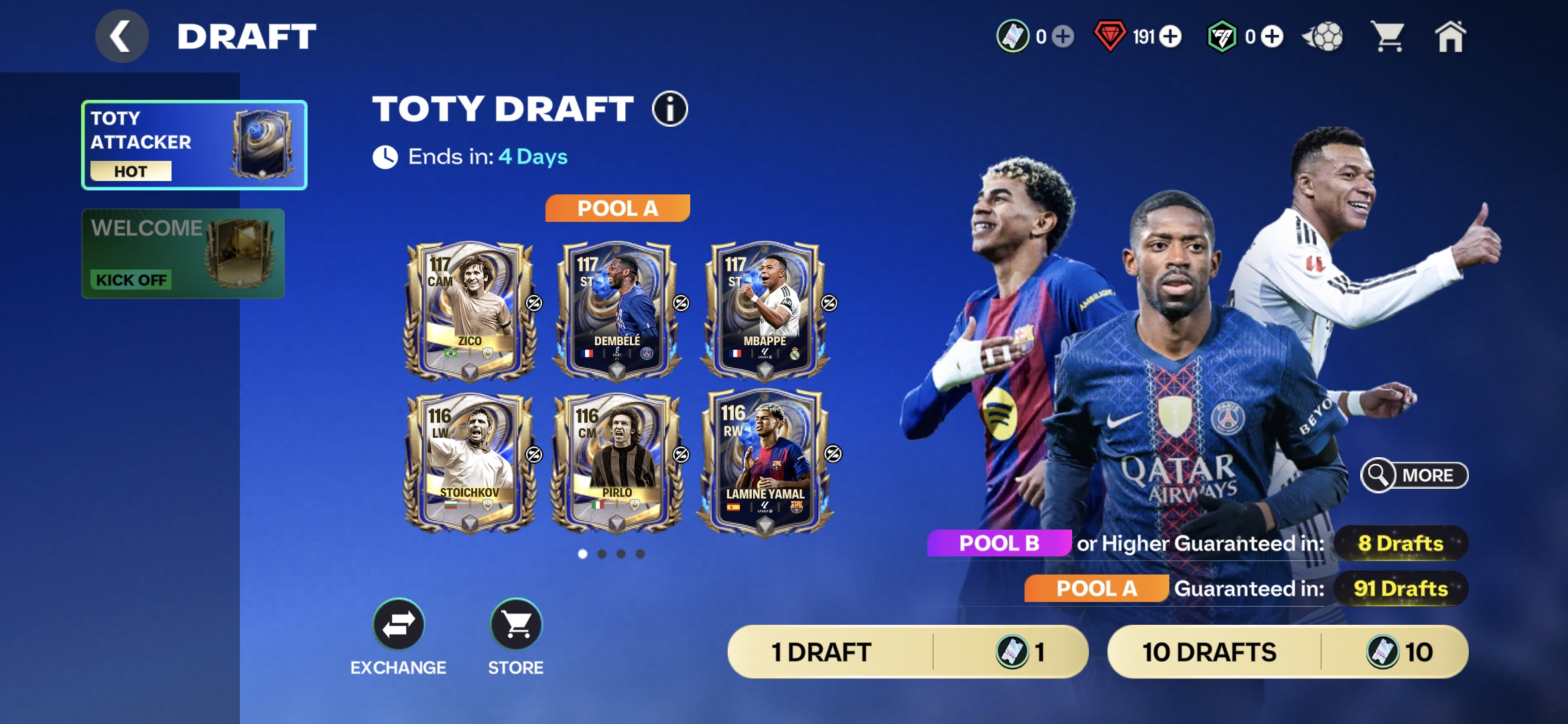The image size is (1568, 724).
Task: Open the TOTY Draft info icon
Action: tap(670, 109)
